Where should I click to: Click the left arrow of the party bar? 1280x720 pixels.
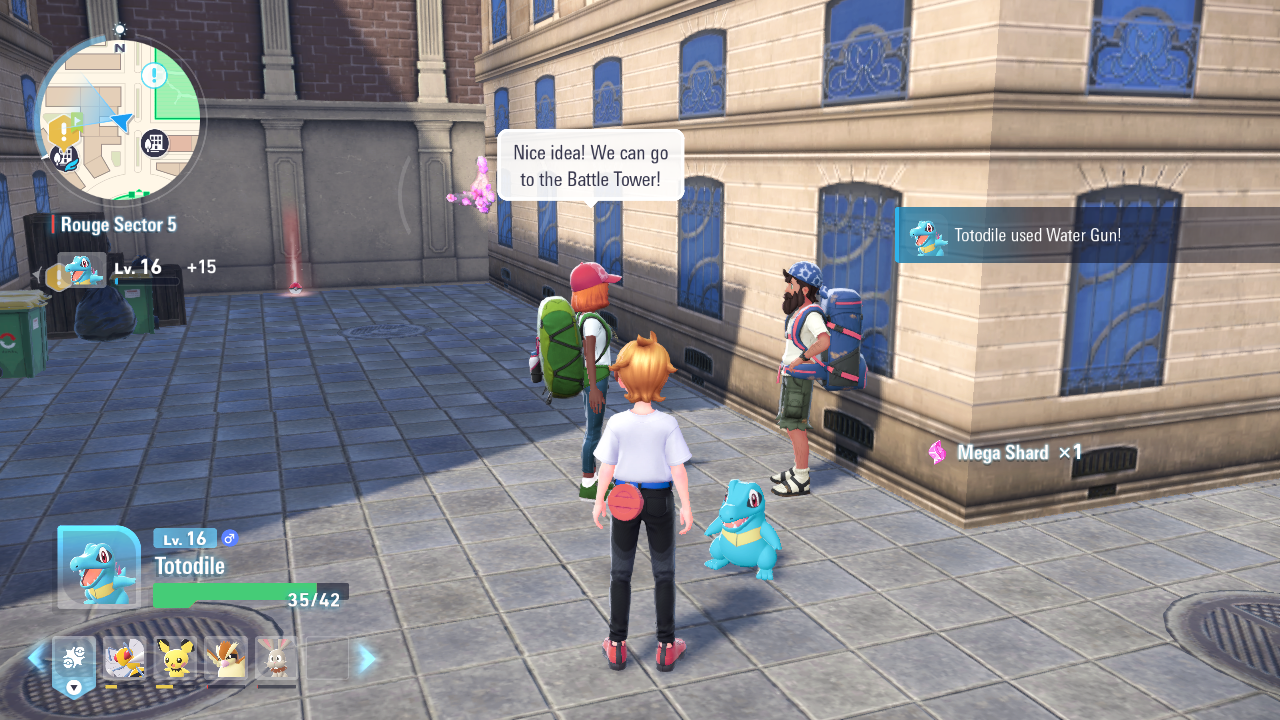click(36, 658)
